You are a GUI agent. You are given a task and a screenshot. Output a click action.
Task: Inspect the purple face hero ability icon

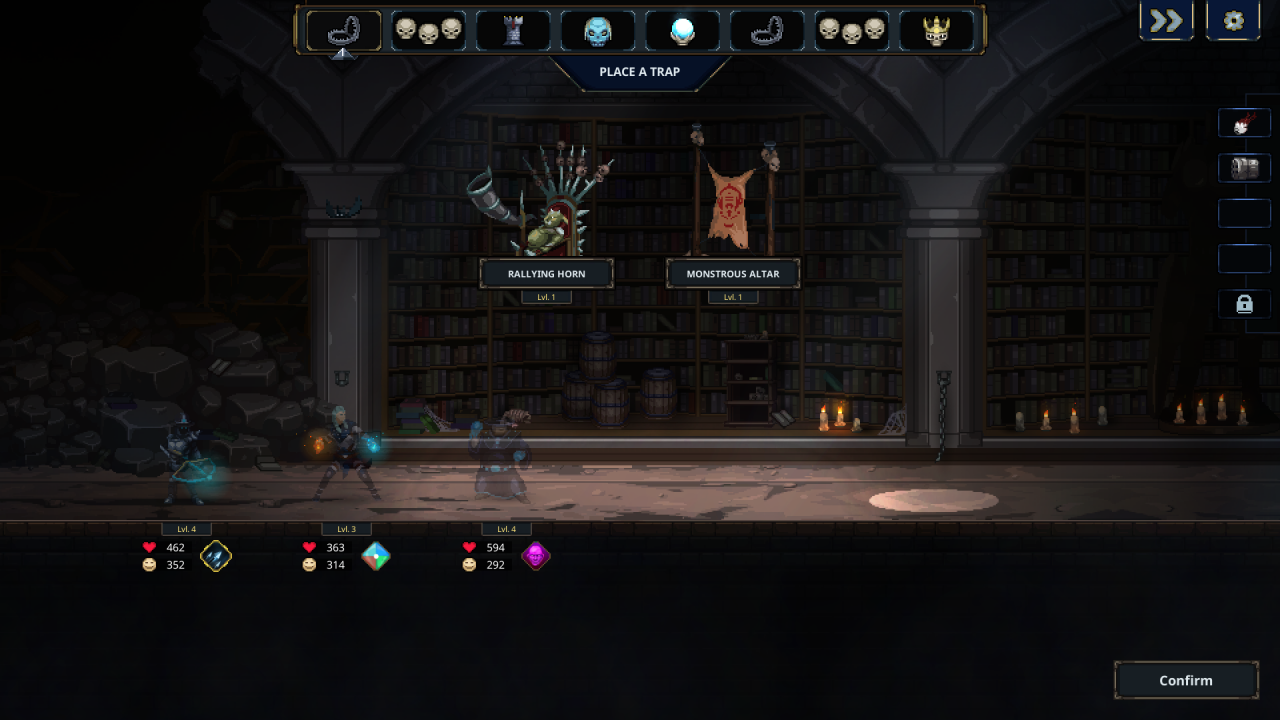click(536, 556)
